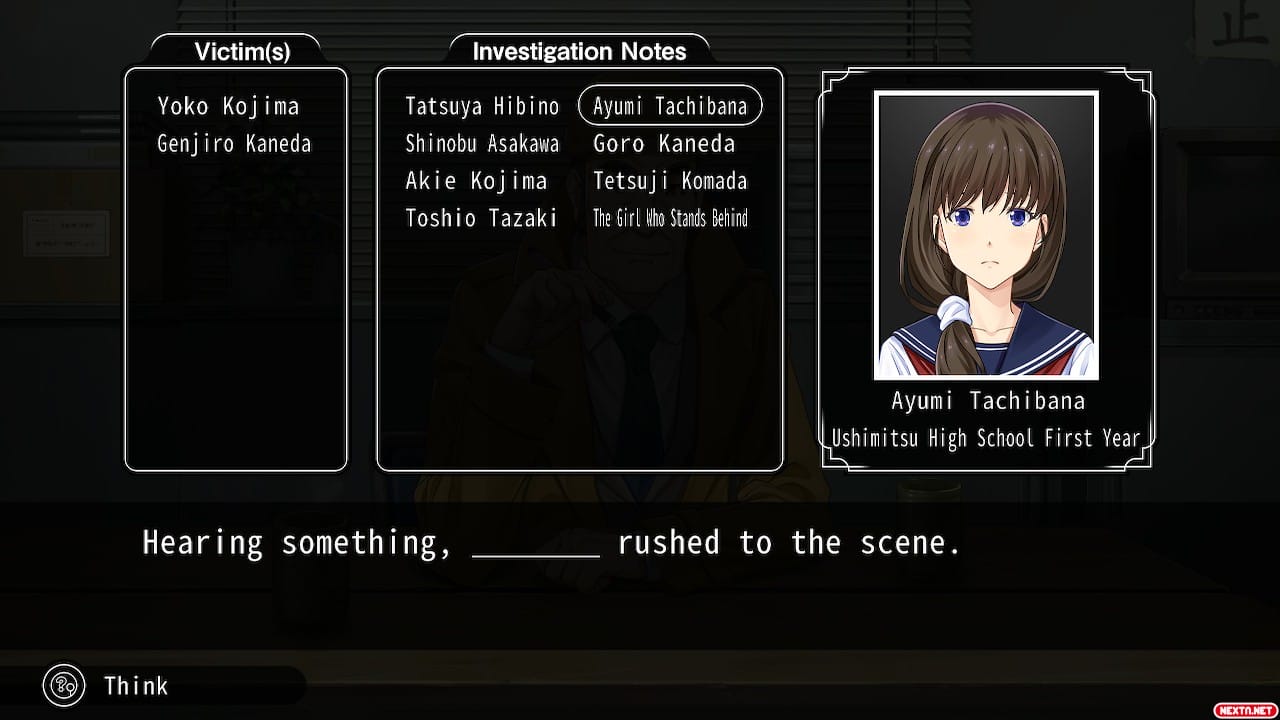
Task: Pick Tatsuya Hibino from Investigation Notes
Action: (482, 106)
